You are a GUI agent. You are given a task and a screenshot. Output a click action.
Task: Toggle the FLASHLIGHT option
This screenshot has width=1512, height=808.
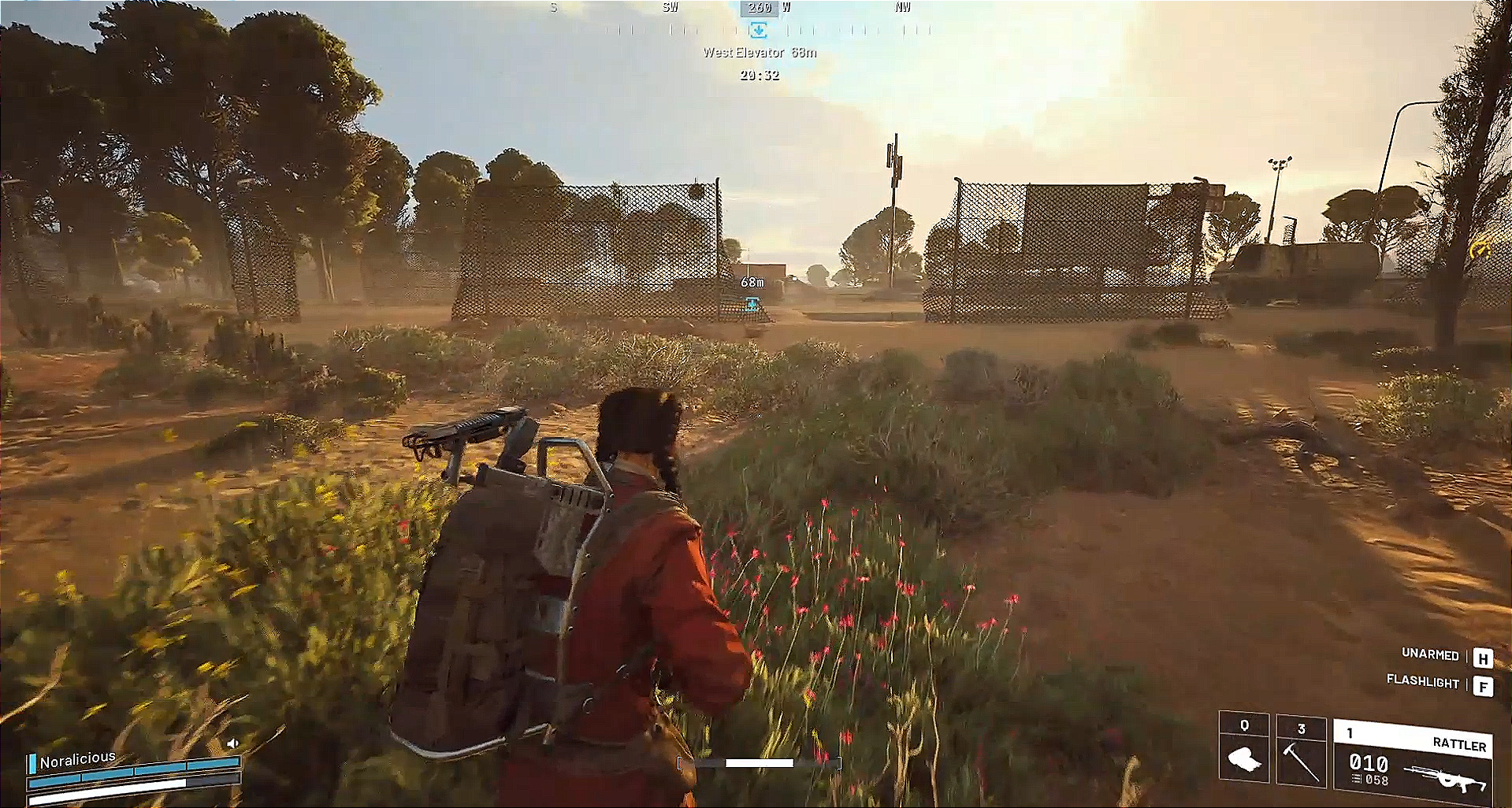point(1422,684)
